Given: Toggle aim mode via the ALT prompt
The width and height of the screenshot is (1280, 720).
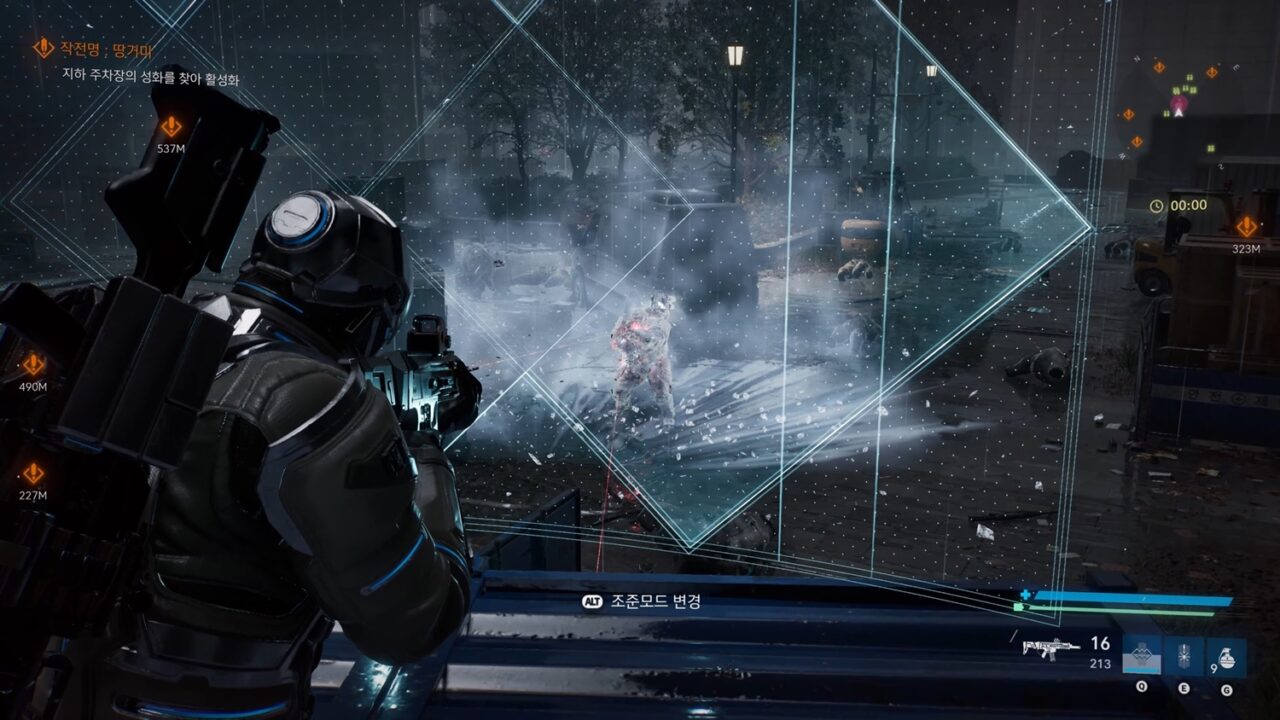Looking at the screenshot, I should [591, 601].
